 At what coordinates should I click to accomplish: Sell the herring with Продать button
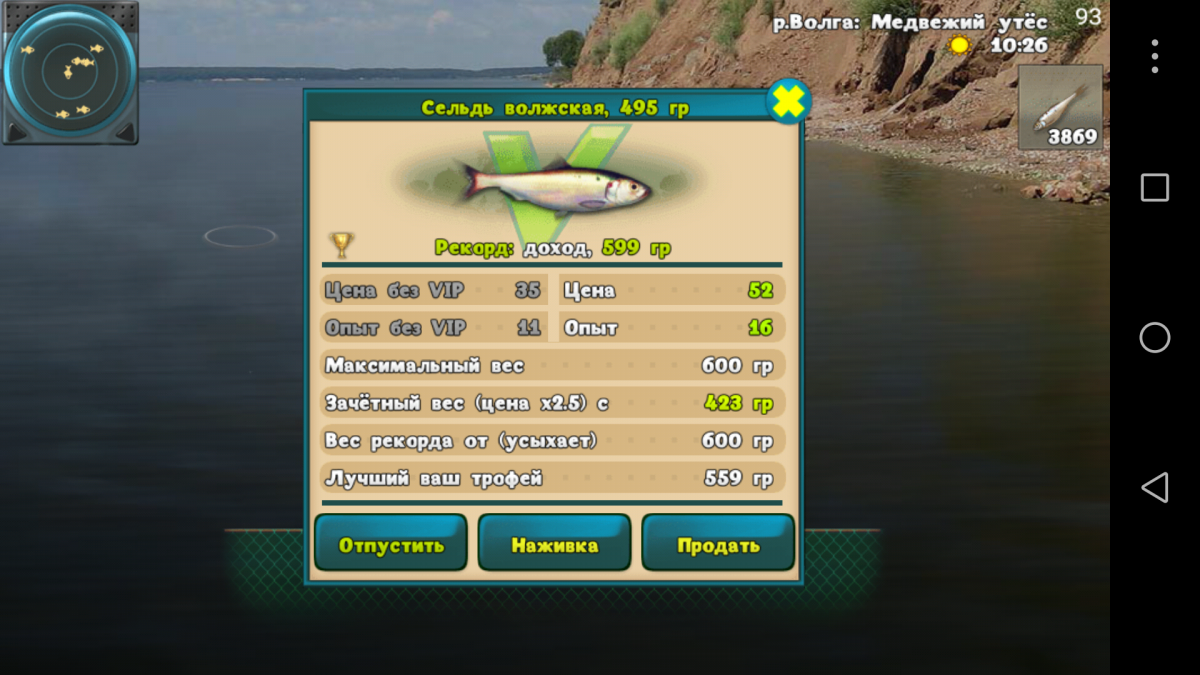[x=718, y=545]
